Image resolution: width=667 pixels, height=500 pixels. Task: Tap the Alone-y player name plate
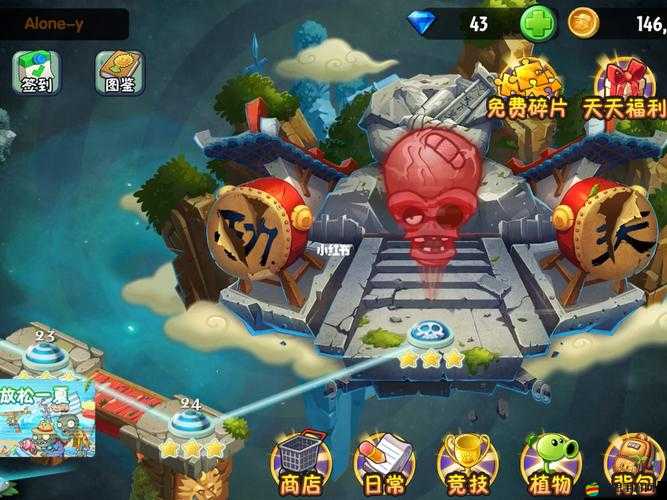[62, 23]
